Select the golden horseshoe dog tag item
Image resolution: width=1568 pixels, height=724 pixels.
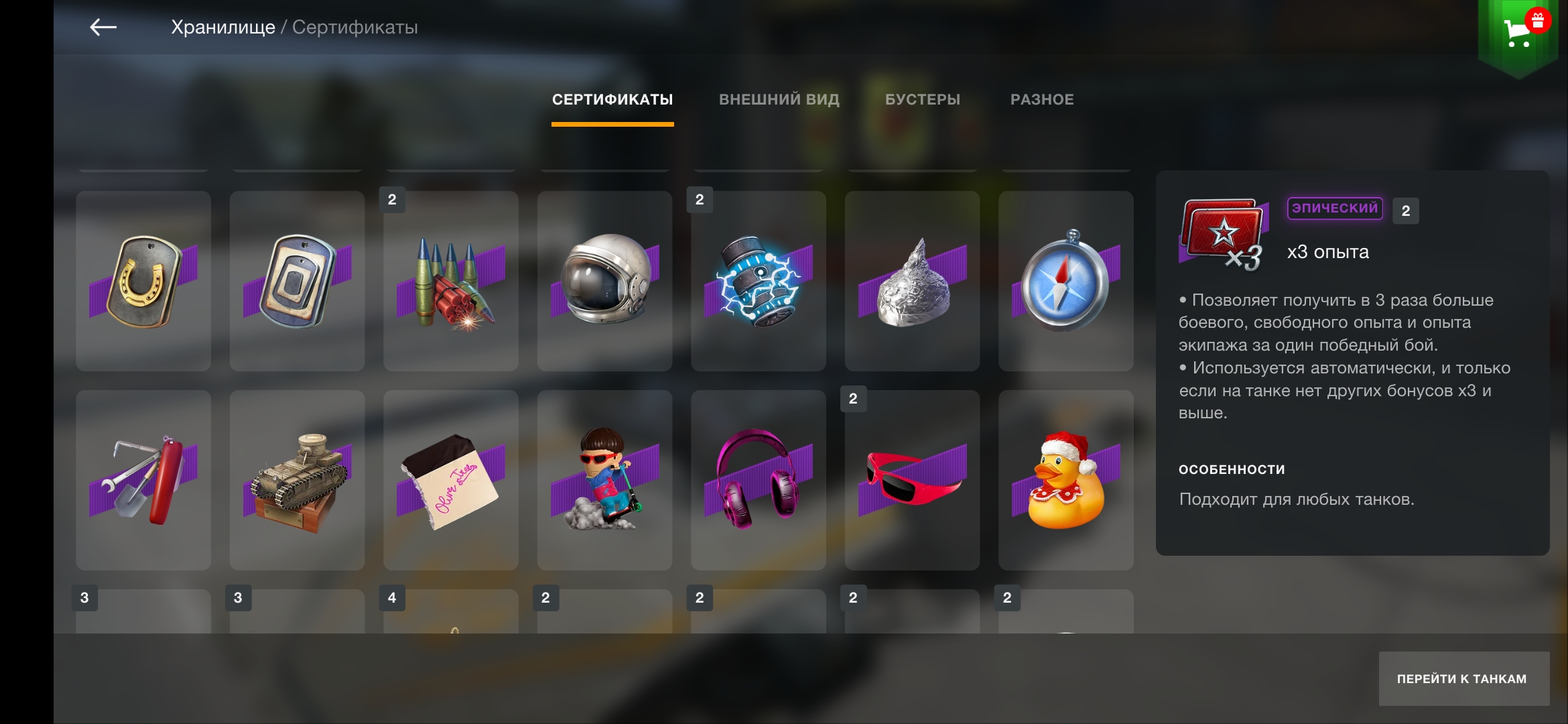143,282
